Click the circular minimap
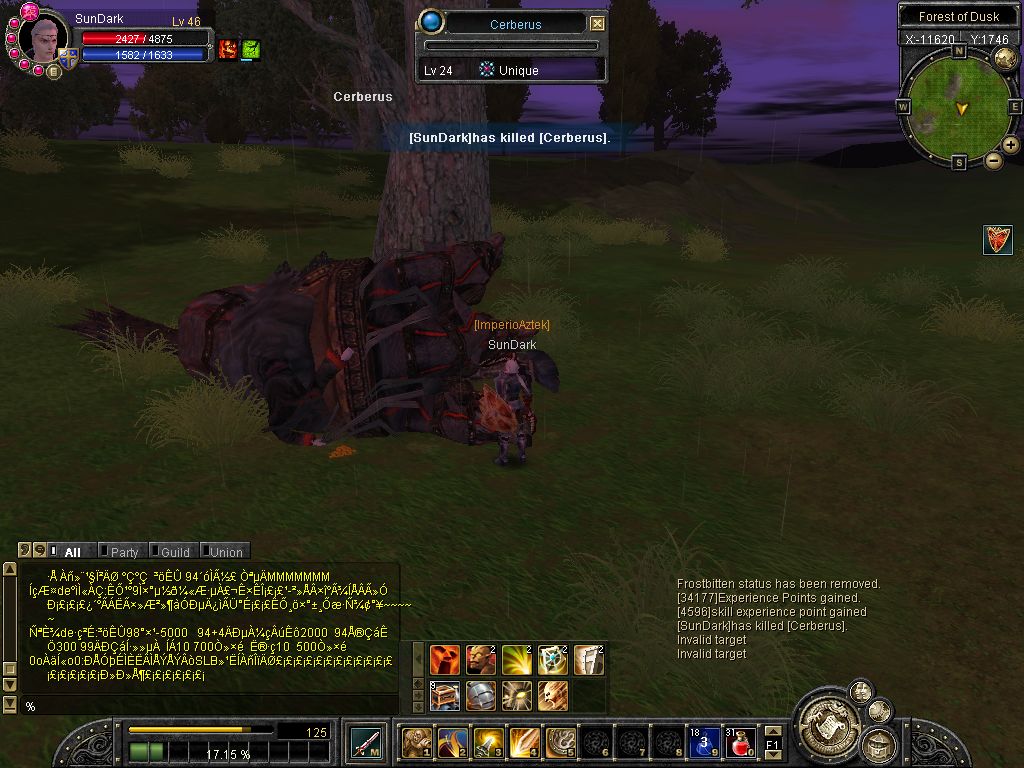Image resolution: width=1024 pixels, height=768 pixels. pos(960,105)
